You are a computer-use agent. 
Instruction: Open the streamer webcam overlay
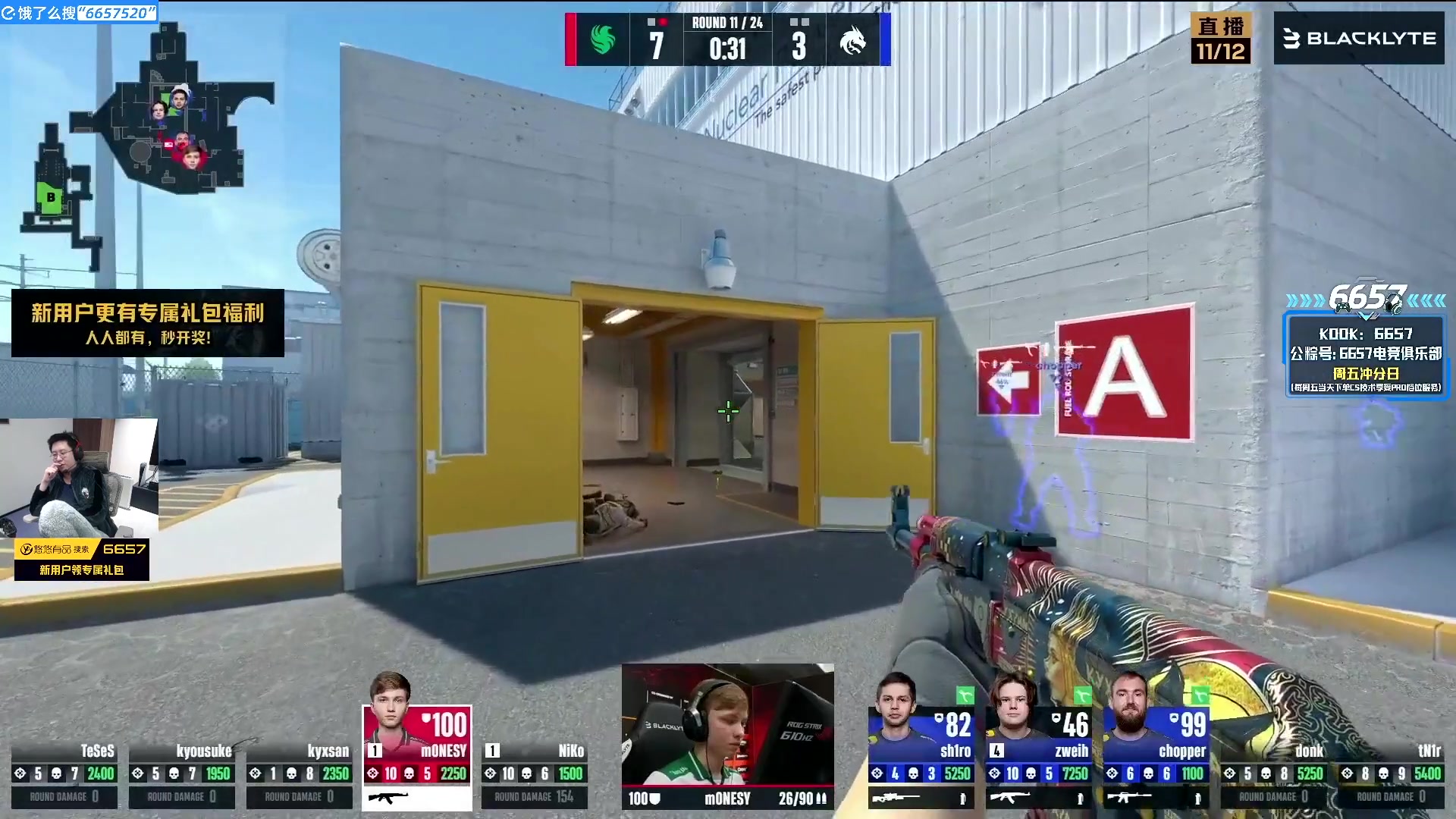[x=79, y=478]
